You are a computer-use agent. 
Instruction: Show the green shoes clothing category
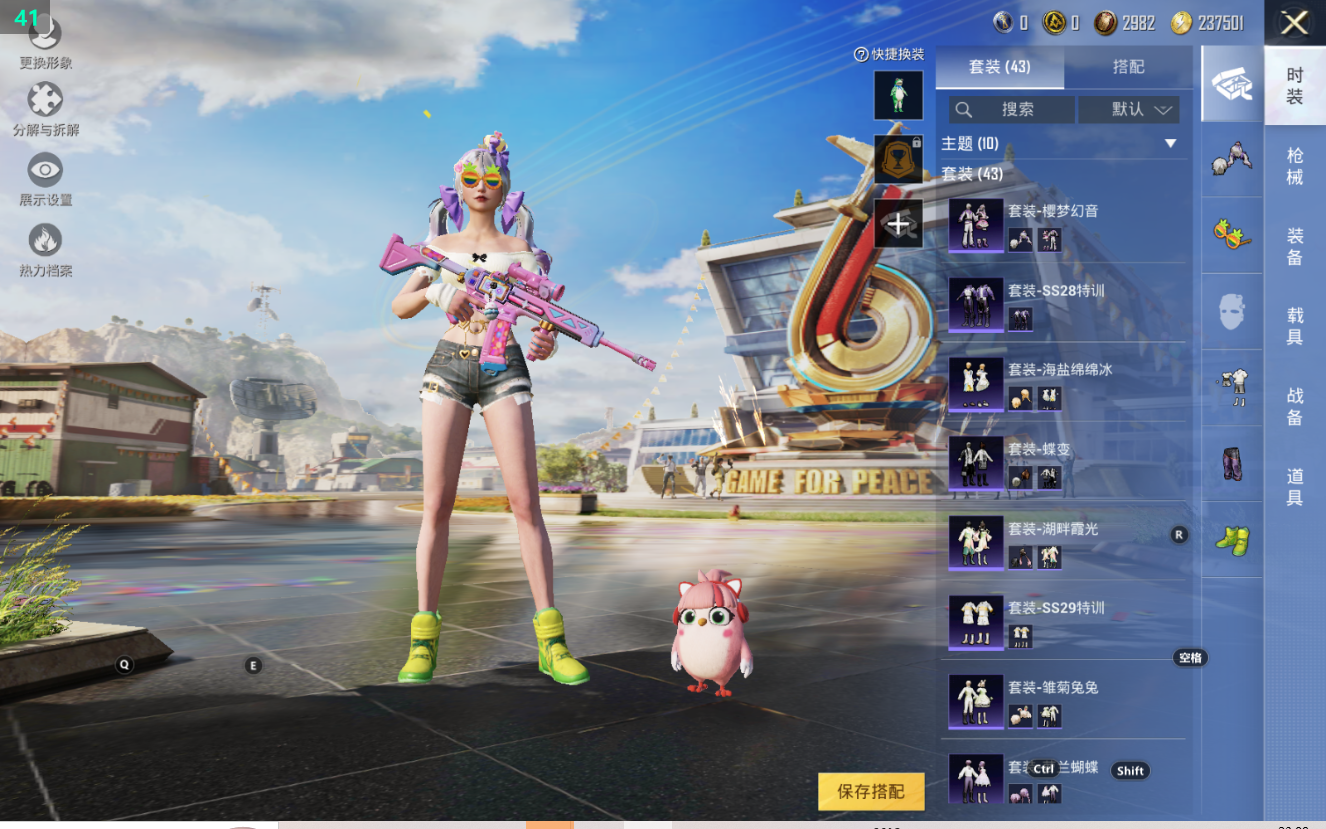pyautogui.click(x=1232, y=540)
